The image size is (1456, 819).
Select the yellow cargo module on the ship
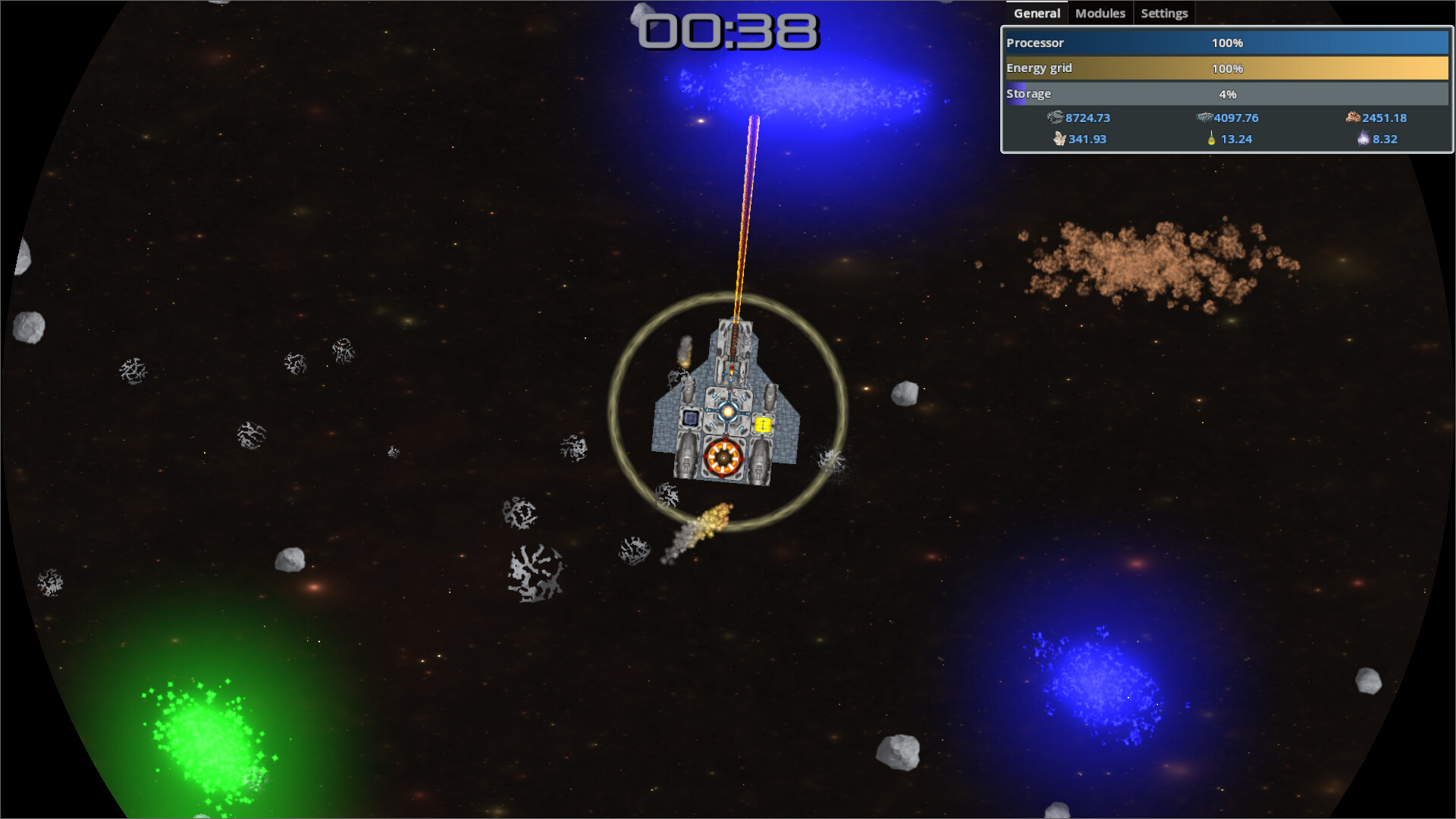point(763,425)
